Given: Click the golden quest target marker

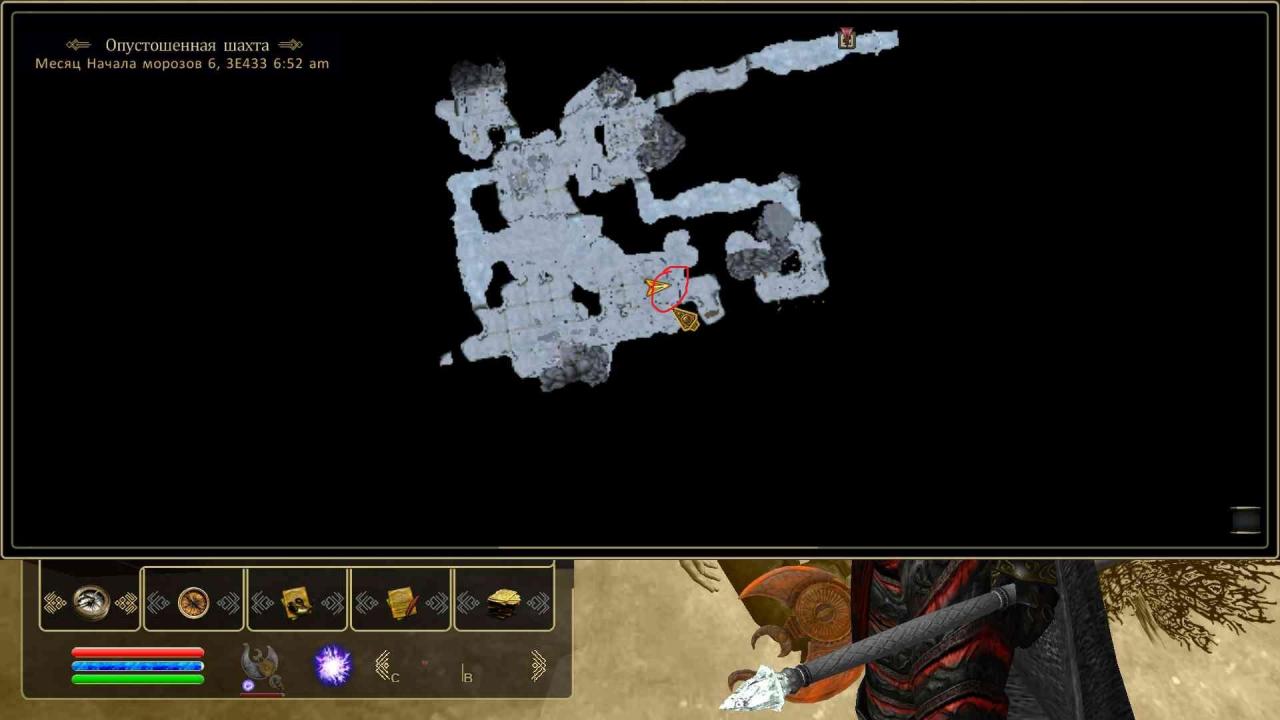Looking at the screenshot, I should point(686,319).
